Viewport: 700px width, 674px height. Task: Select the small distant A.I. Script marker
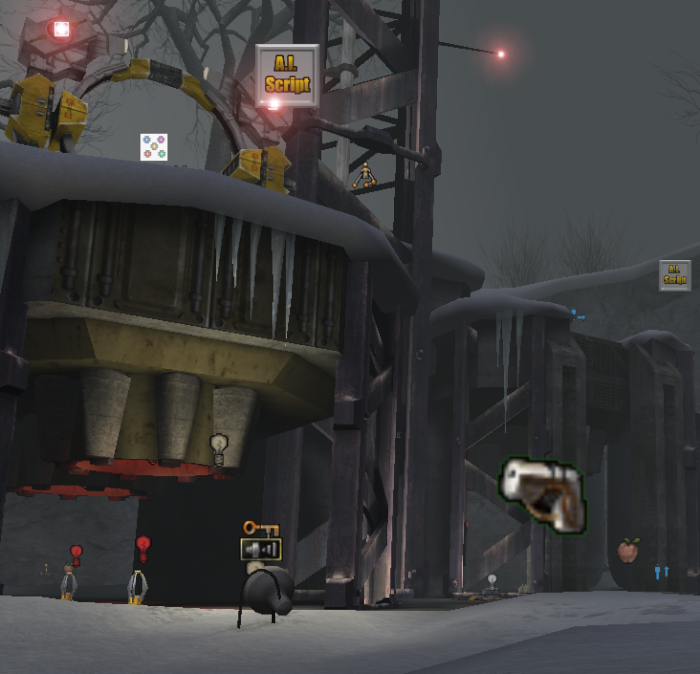point(675,275)
